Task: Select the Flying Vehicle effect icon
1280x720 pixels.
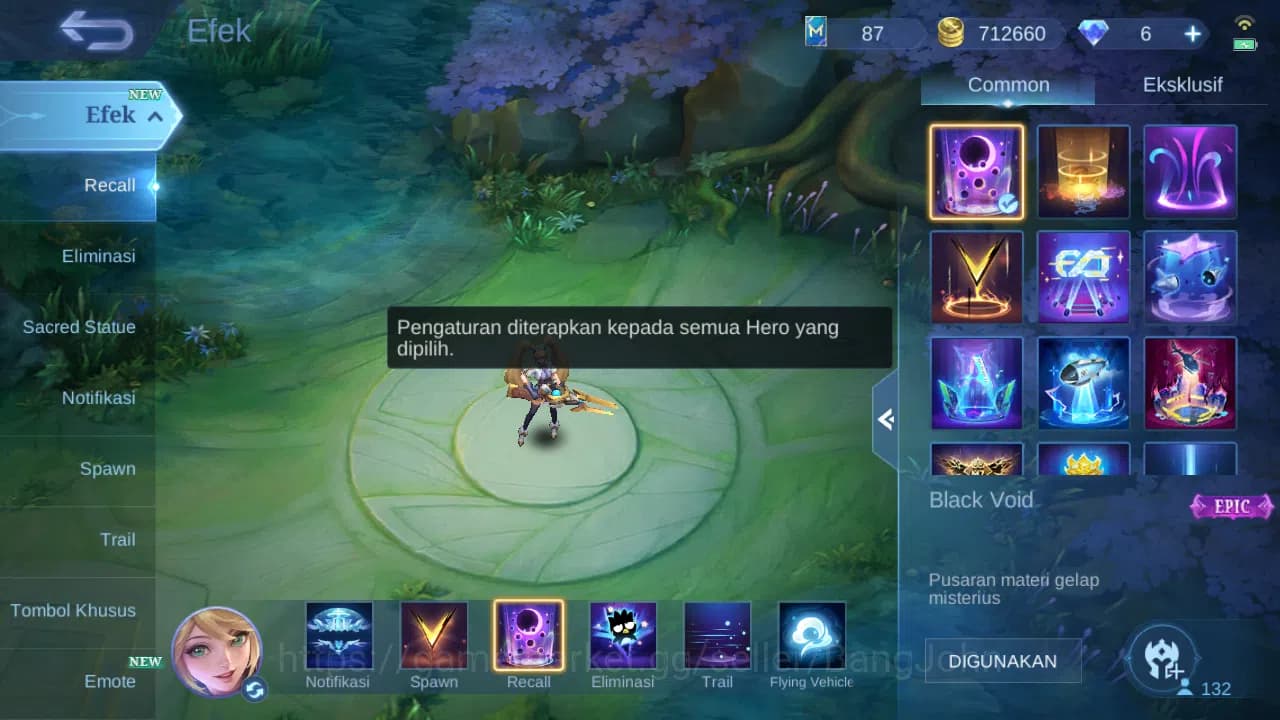Action: pos(811,637)
